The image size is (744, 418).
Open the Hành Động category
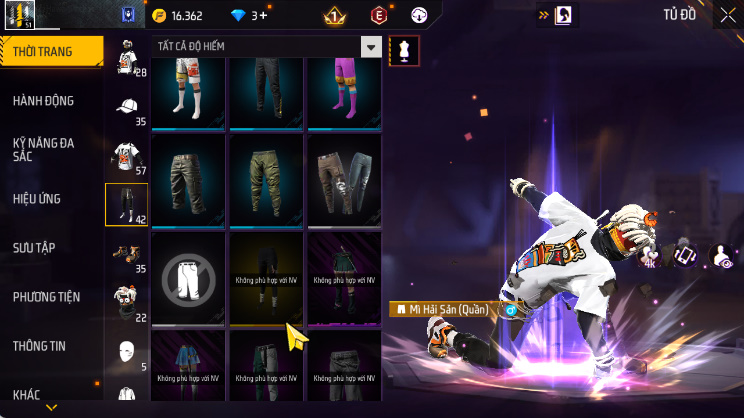tap(44, 101)
